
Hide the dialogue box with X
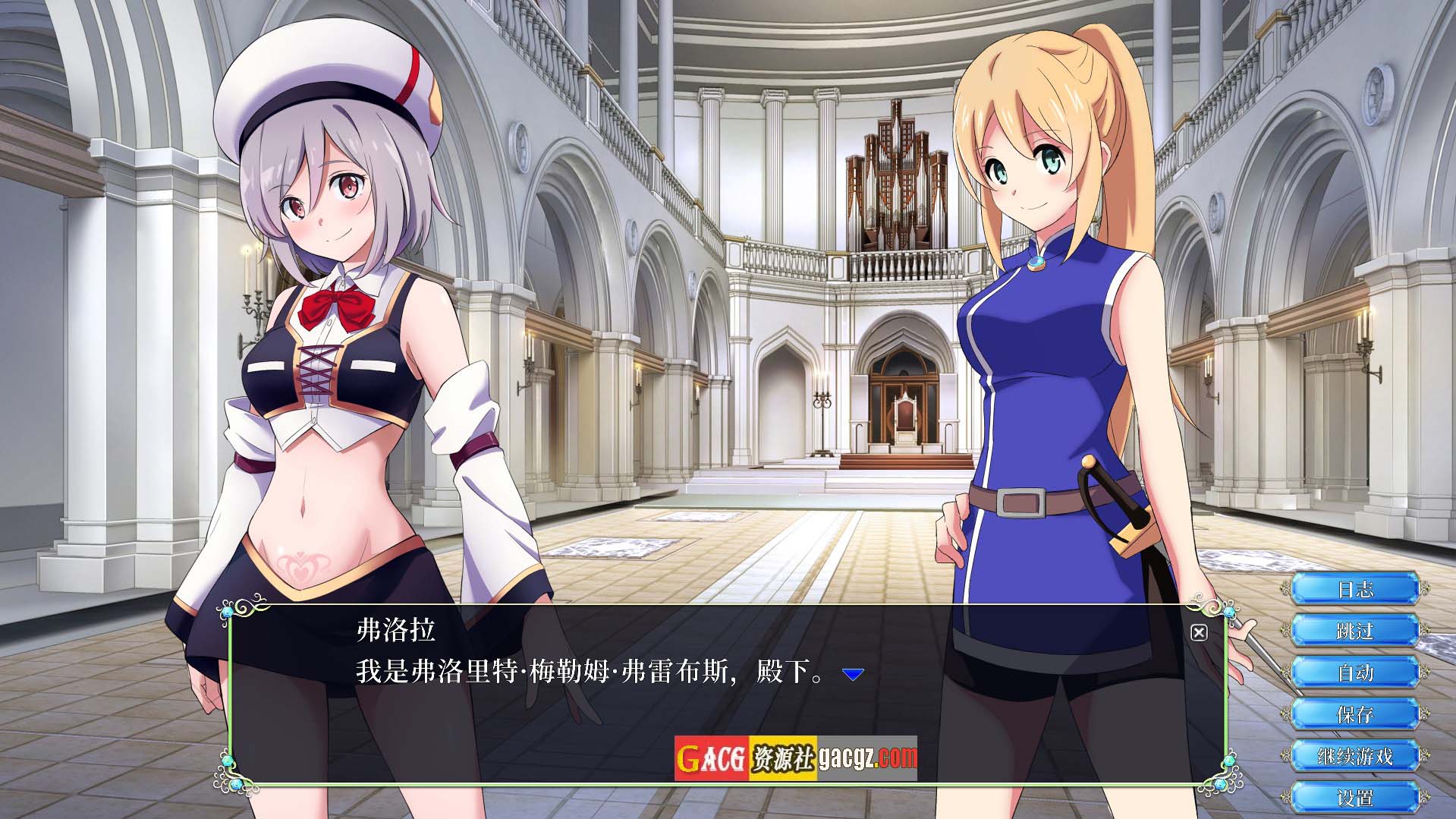[x=1199, y=632]
